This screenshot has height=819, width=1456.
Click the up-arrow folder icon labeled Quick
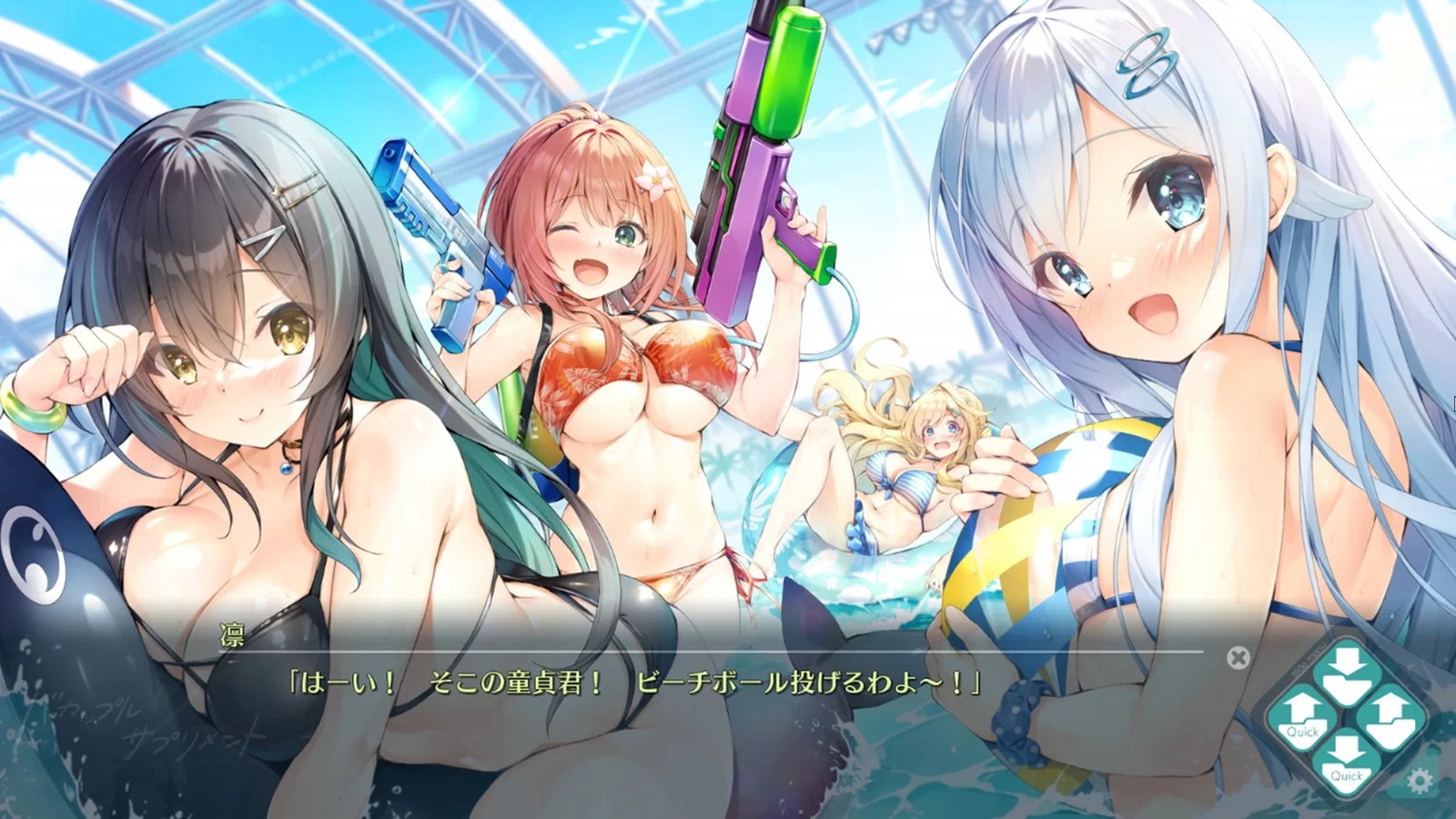[1302, 717]
